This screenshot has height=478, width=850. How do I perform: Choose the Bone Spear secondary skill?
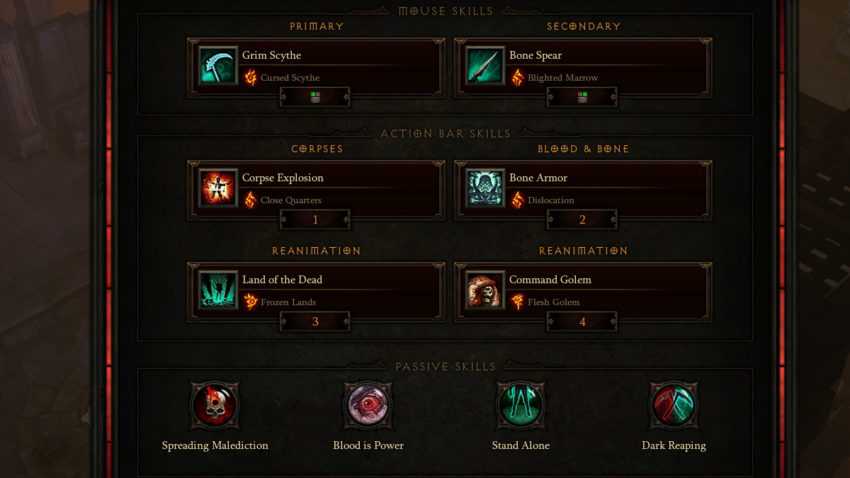pyautogui.click(x=582, y=67)
